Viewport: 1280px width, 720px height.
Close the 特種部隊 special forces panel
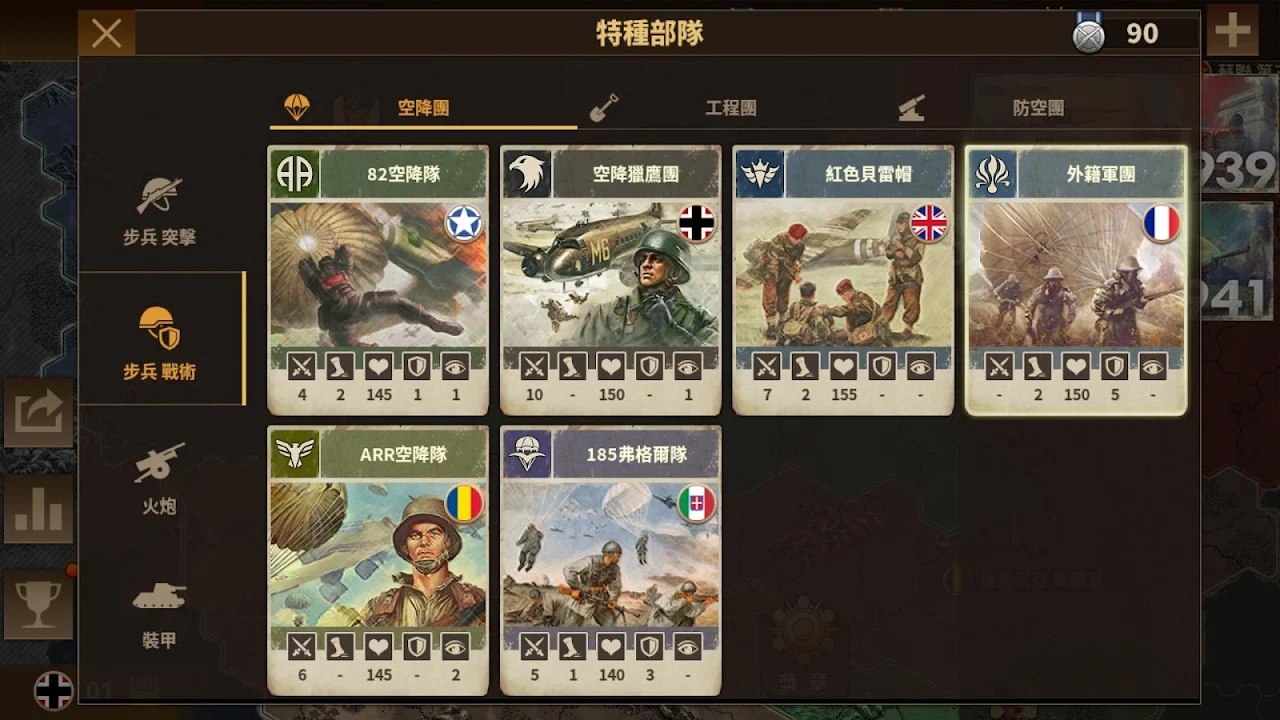(x=106, y=33)
